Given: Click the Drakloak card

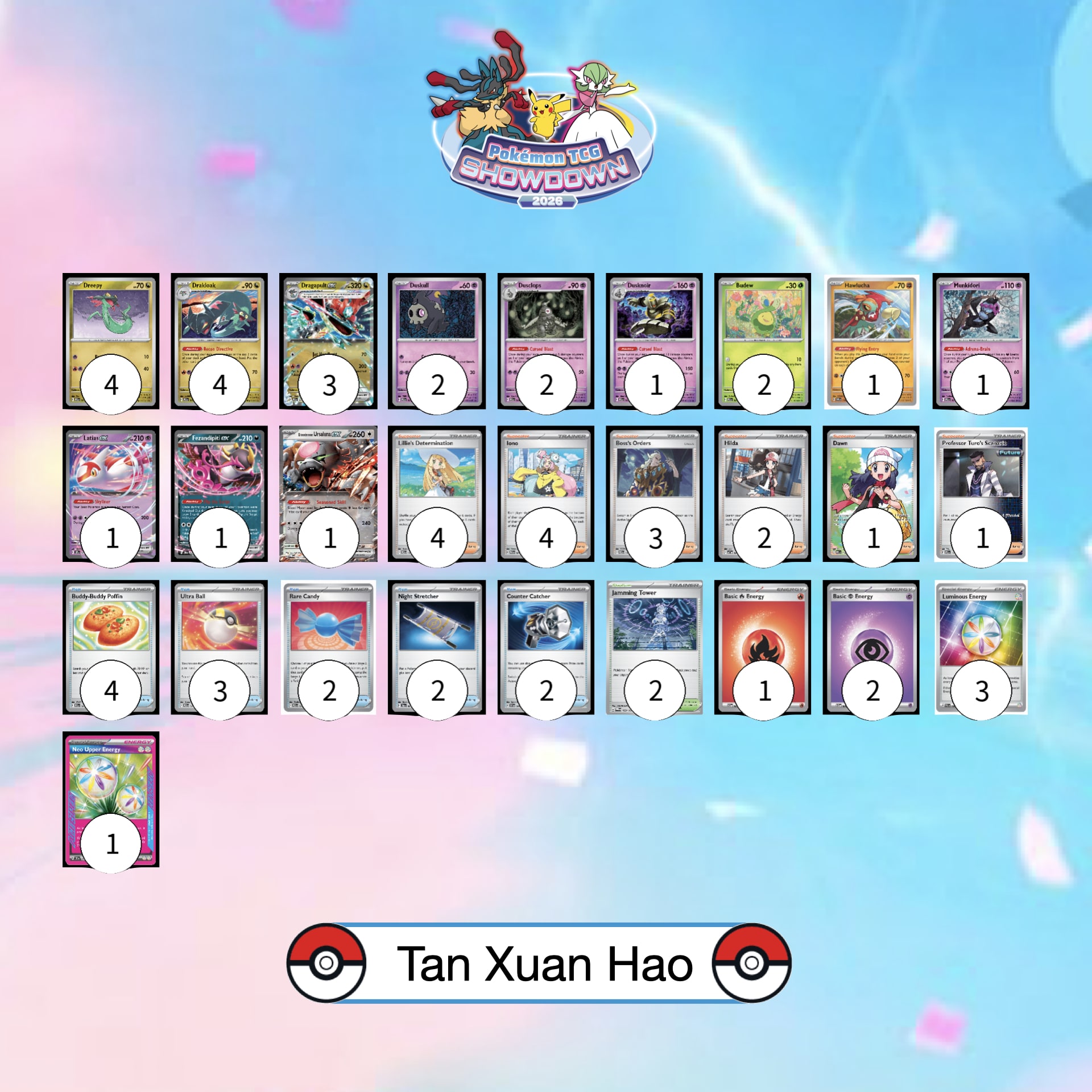Looking at the screenshot, I should (219, 324).
